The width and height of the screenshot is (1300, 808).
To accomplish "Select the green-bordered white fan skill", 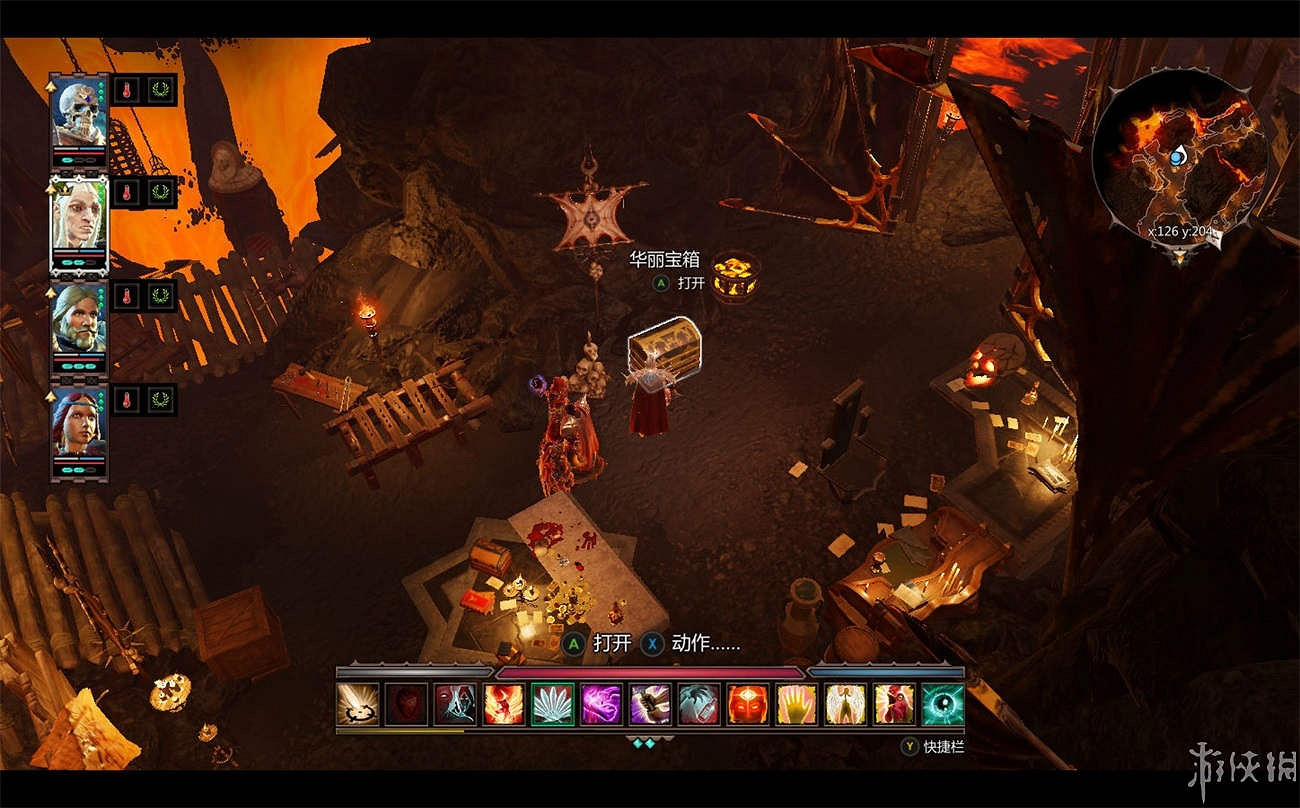I will pos(553,704).
